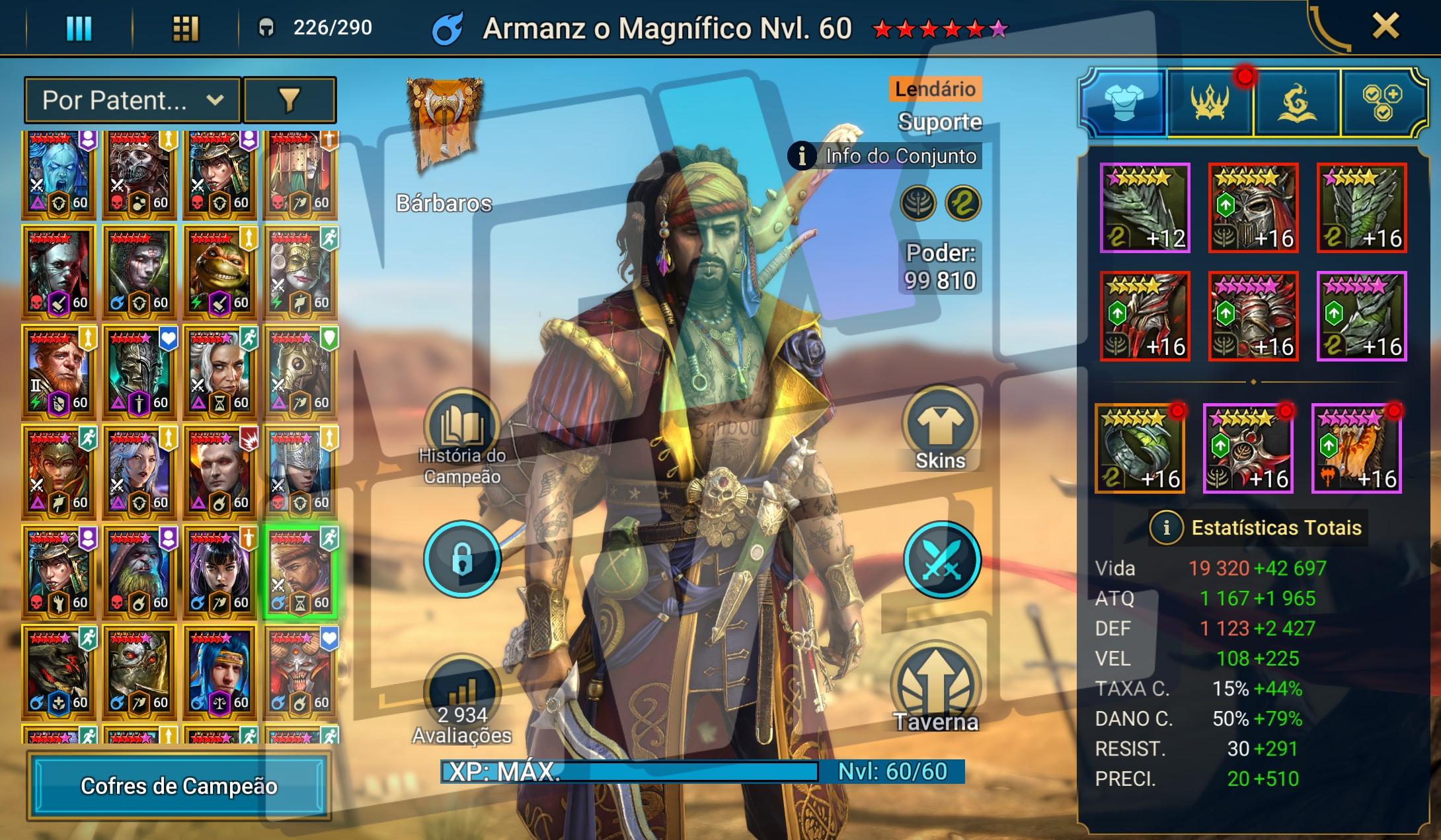Select the +12 weapon artifact slot
The width and height of the screenshot is (1441, 840).
coord(1145,208)
